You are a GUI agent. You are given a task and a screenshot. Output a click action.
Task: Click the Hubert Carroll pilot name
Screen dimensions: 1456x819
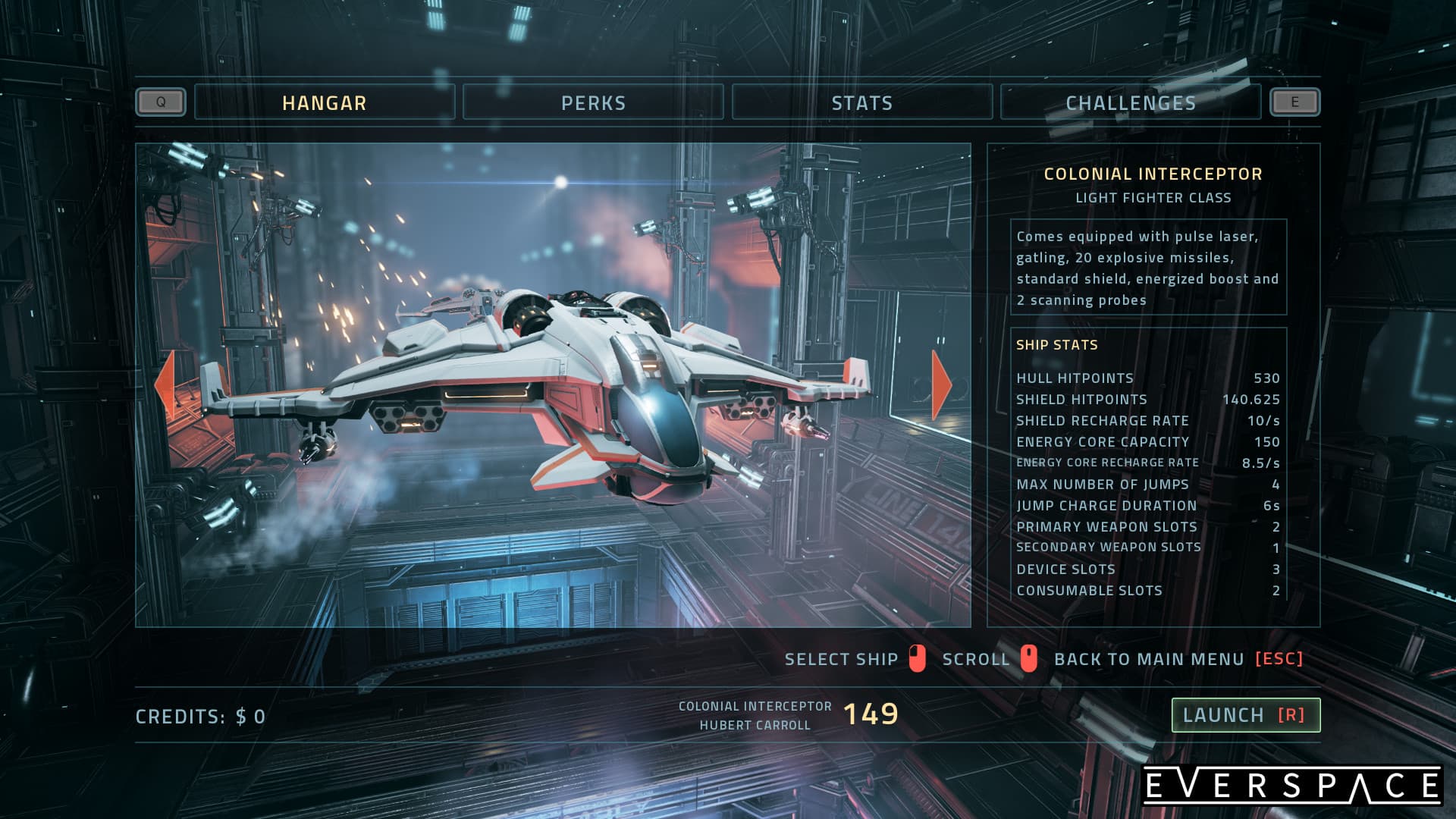(757, 723)
